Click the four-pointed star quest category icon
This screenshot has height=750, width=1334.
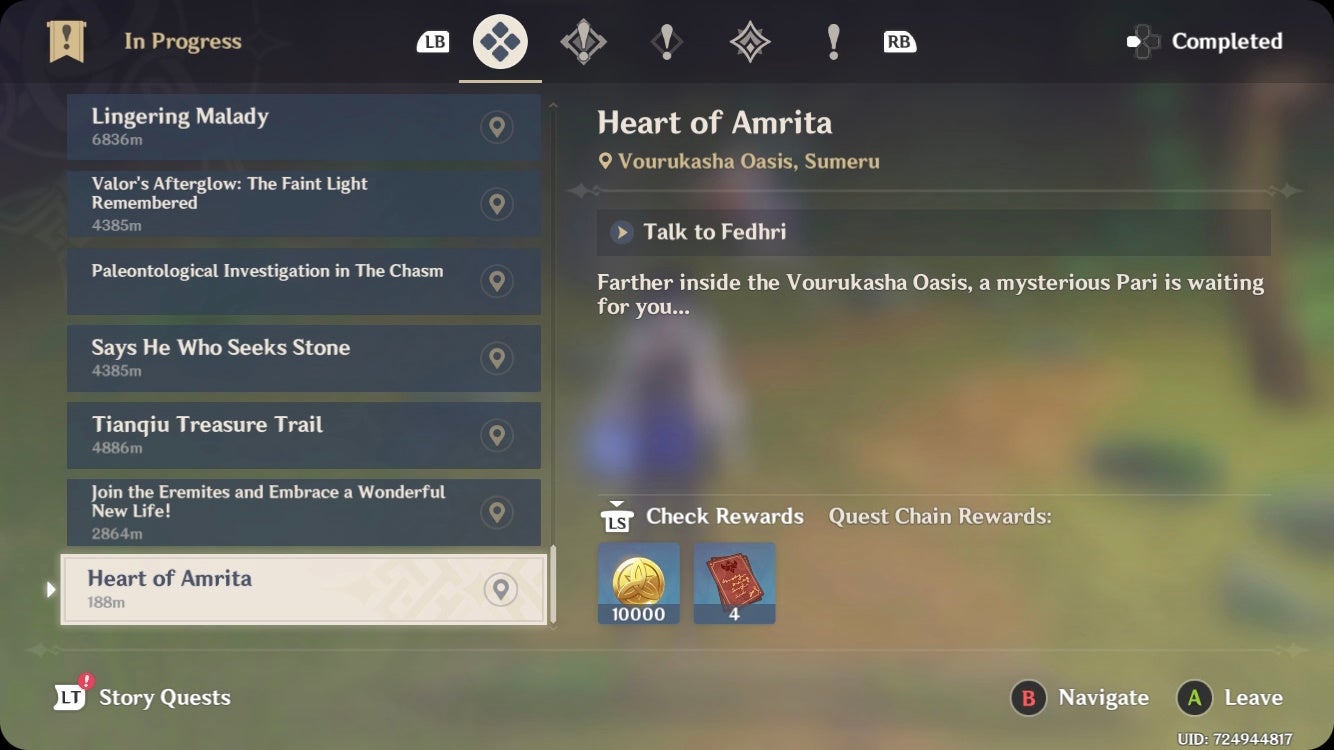[749, 41]
